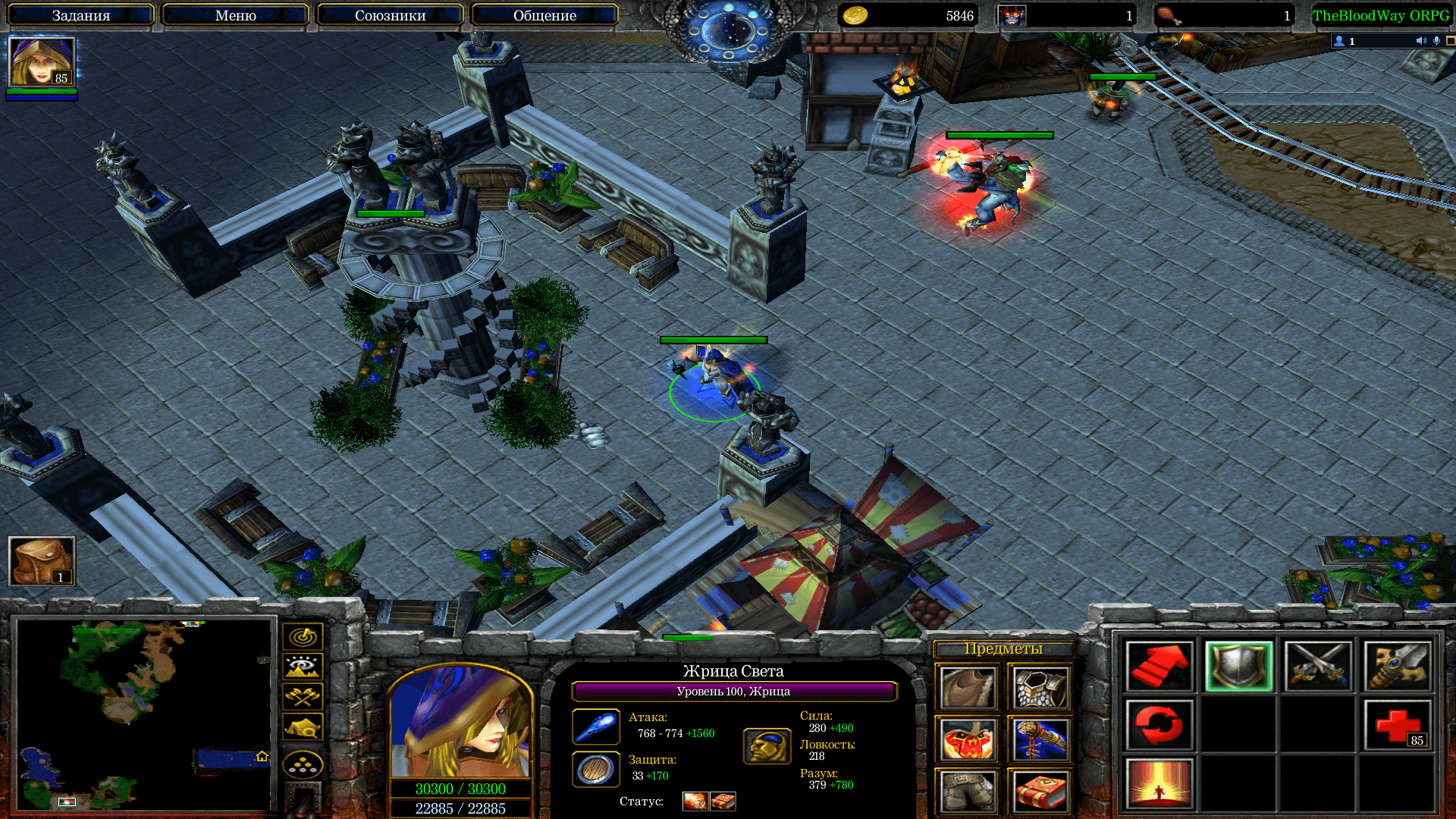Cast the pillar of light ability
Image resolution: width=1456 pixels, height=819 pixels.
[x=1159, y=784]
